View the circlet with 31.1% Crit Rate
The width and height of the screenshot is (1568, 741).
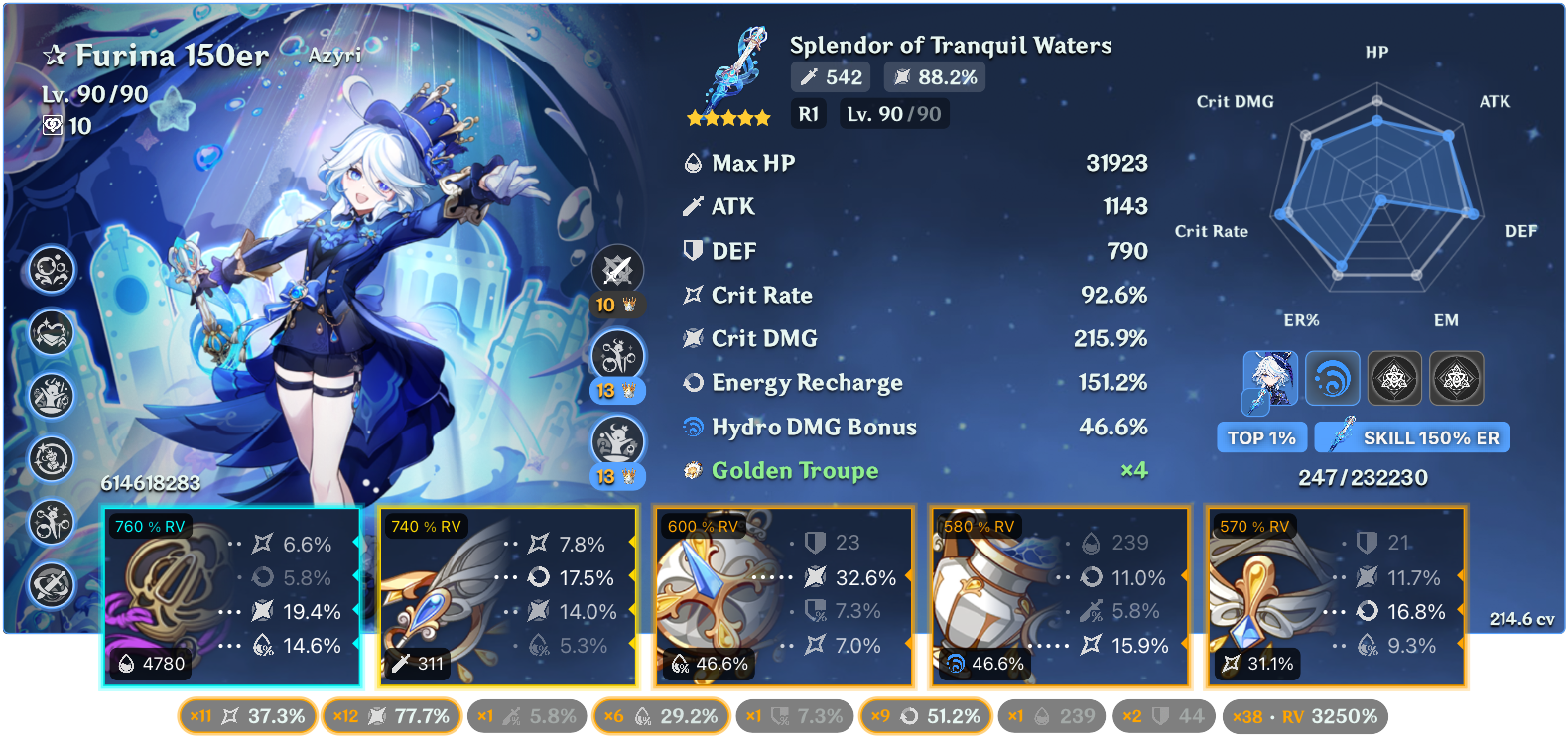1336,597
